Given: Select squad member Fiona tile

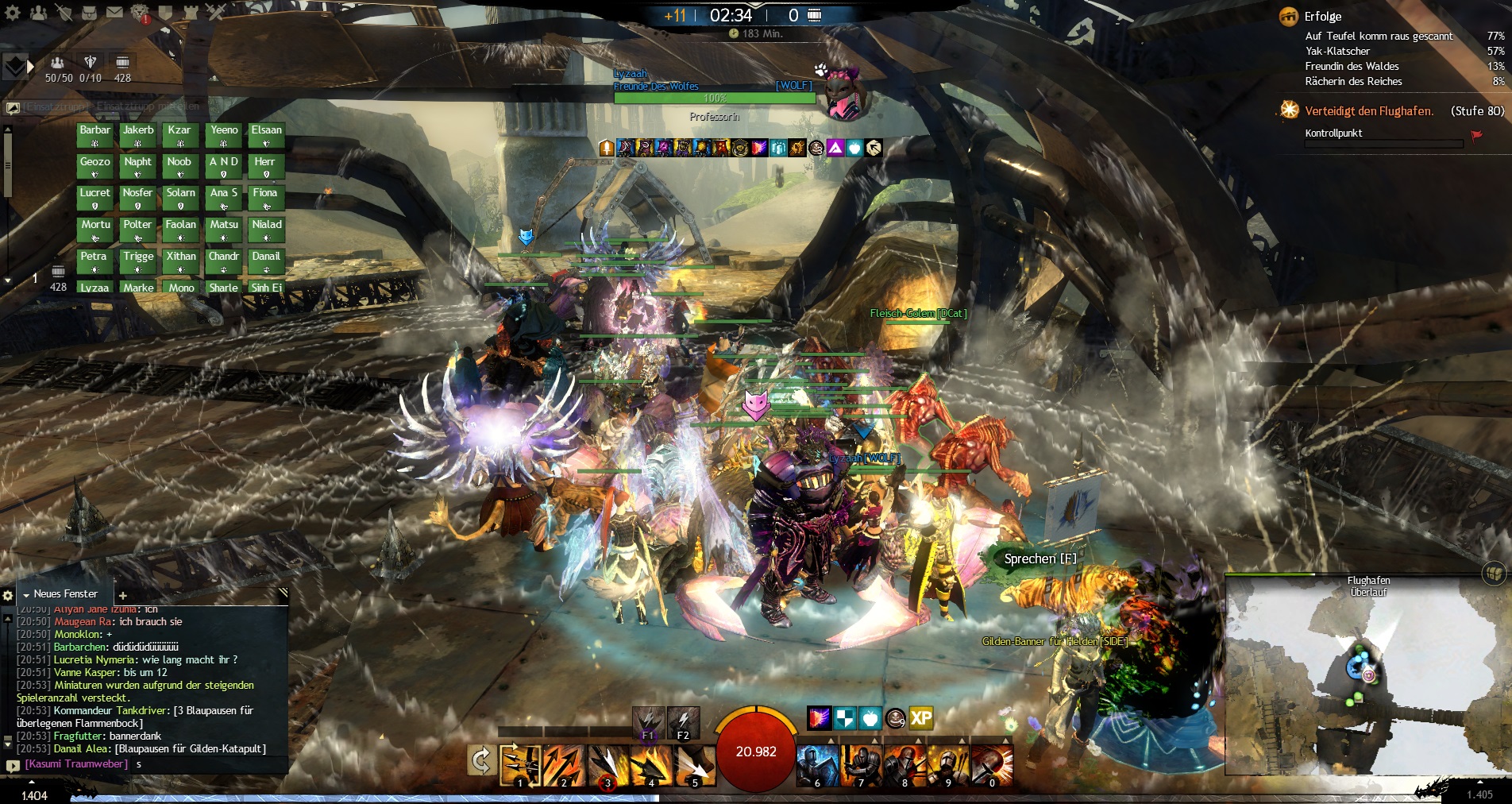Looking at the screenshot, I should click(265, 198).
